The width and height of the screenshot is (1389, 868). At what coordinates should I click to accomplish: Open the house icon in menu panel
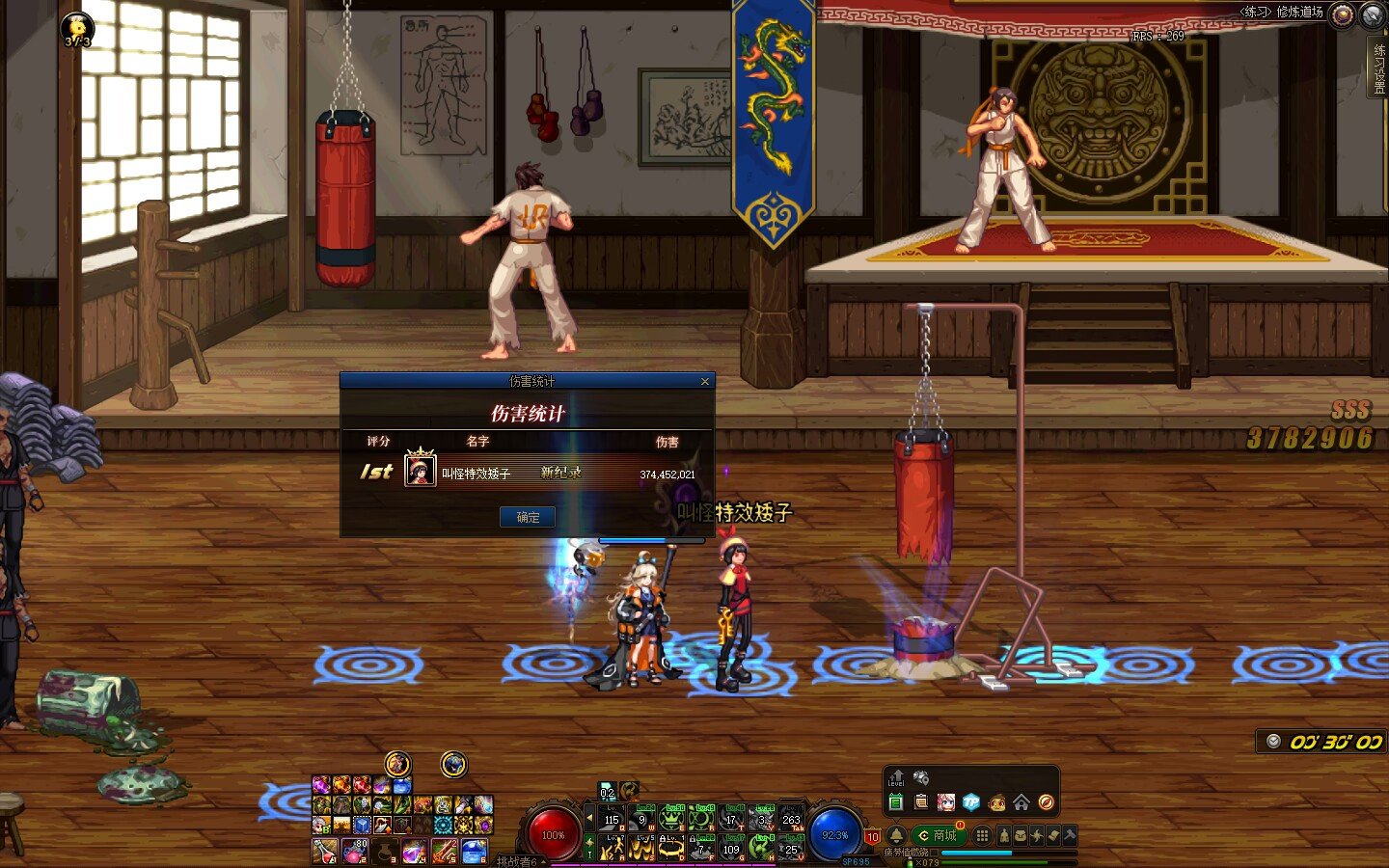1021,802
